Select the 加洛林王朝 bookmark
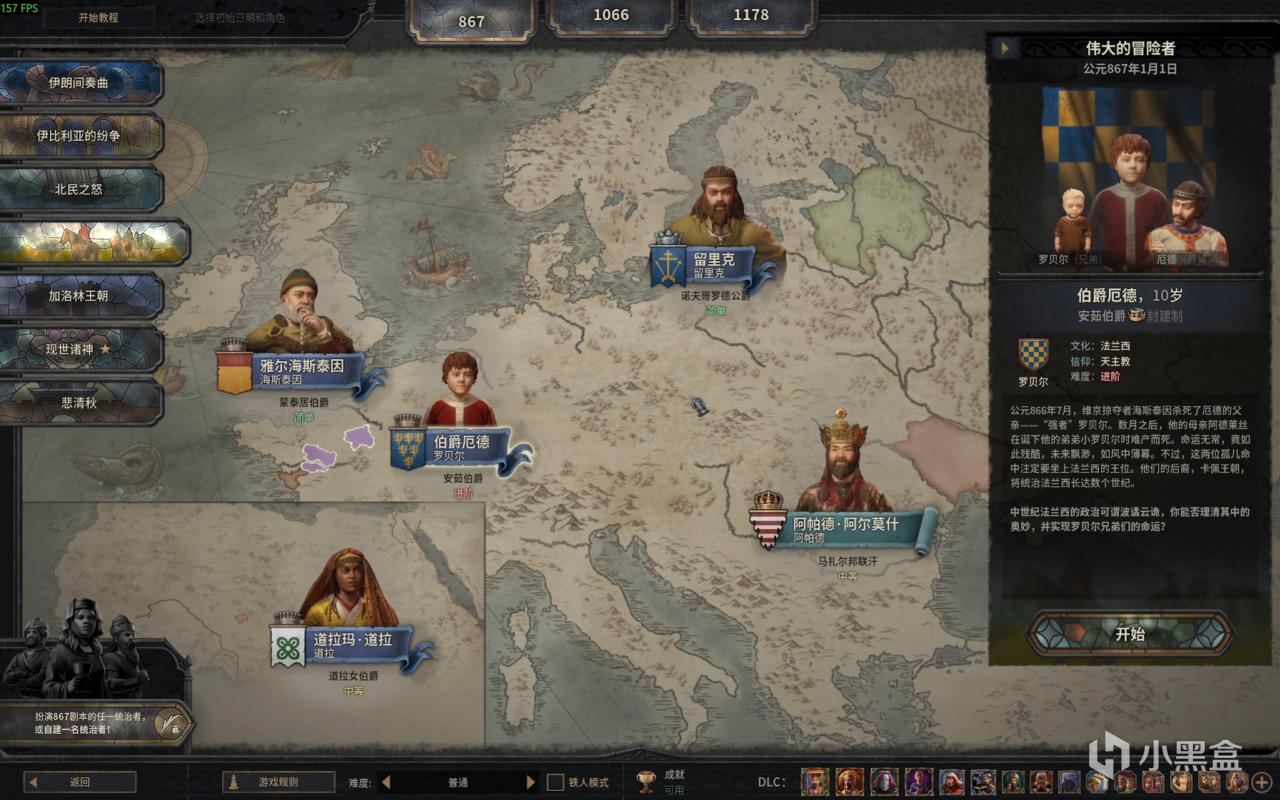This screenshot has width=1280, height=800. pyautogui.click(x=80, y=296)
